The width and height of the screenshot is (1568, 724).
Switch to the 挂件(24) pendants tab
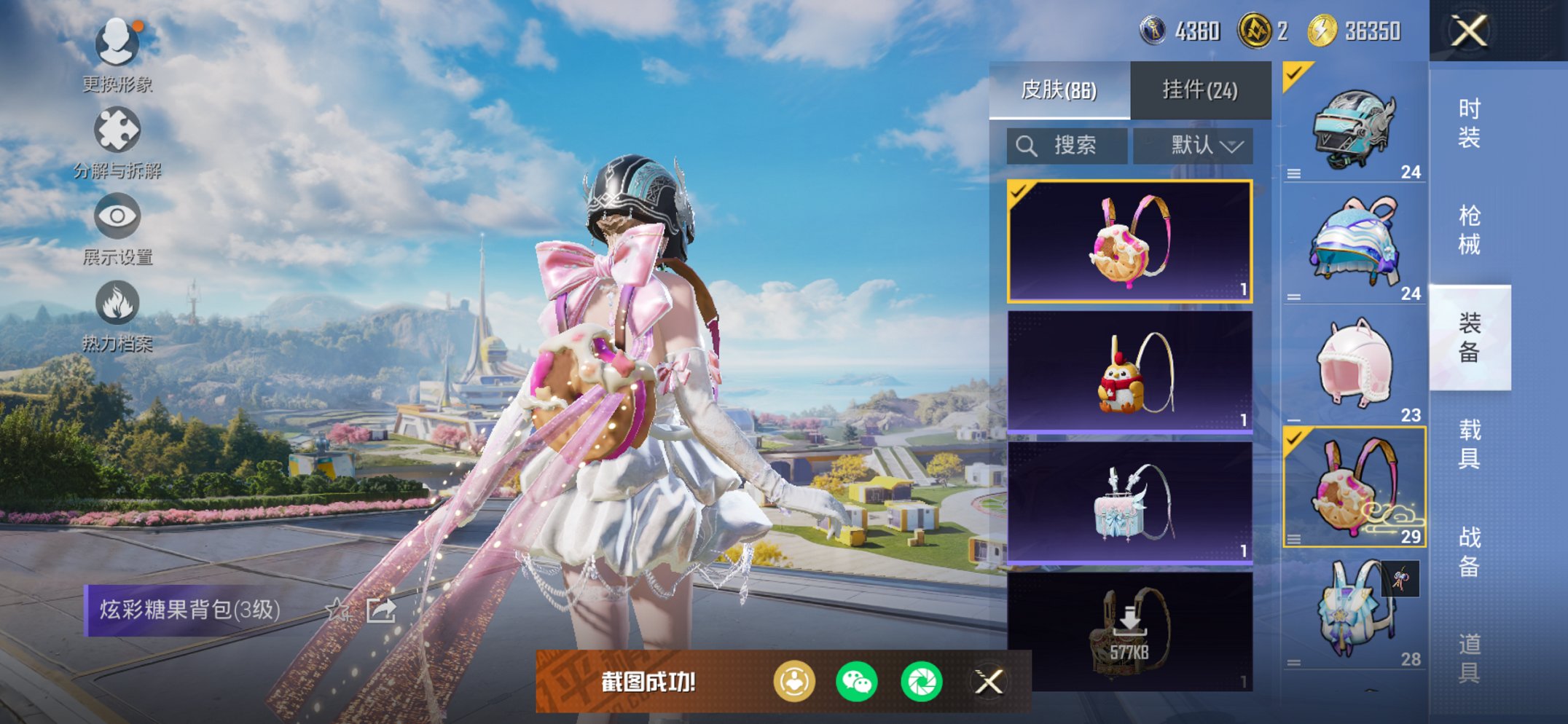pos(1199,90)
